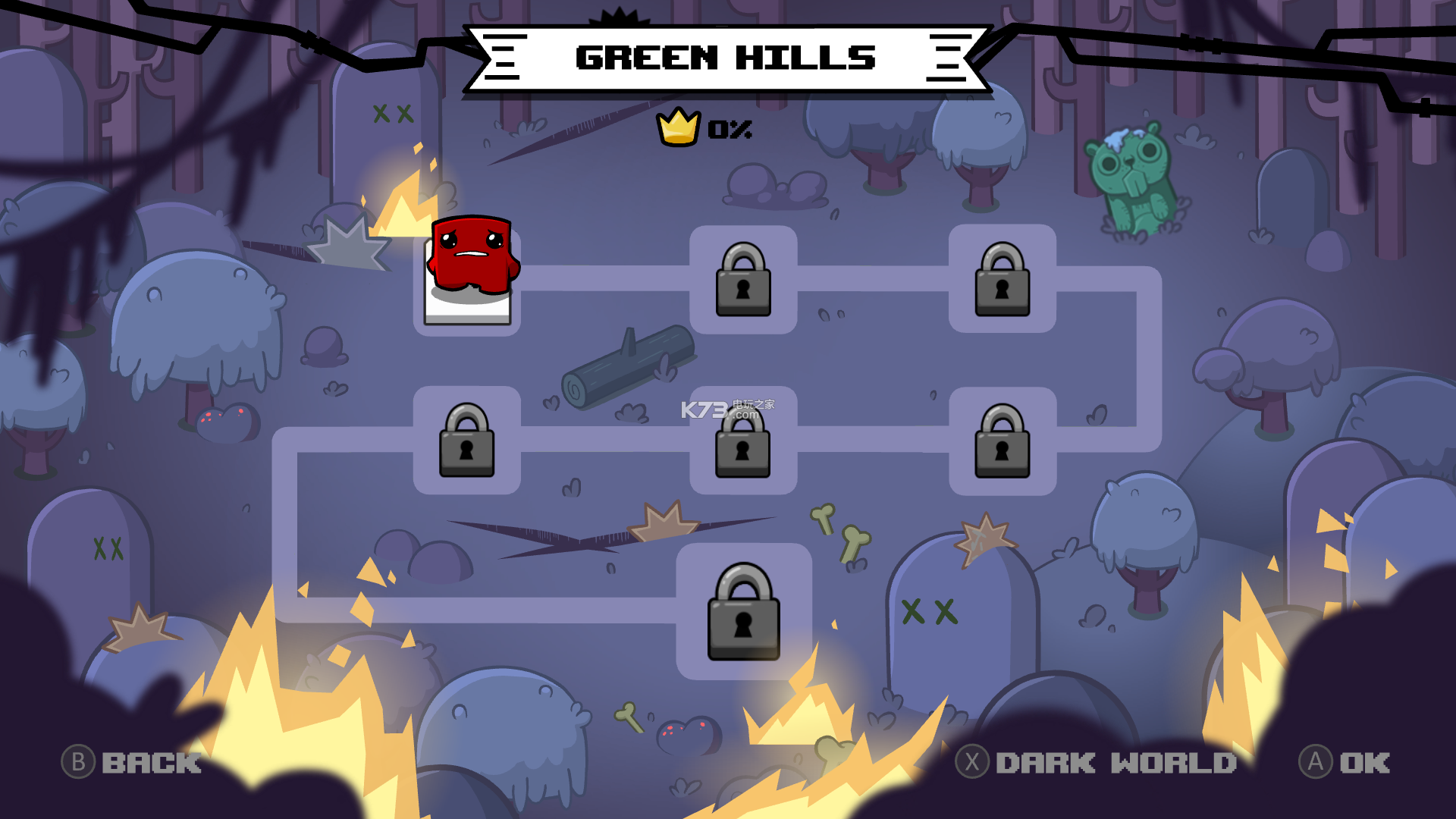Select the large locked boss level tile
The image size is (1456, 819).
743,612
